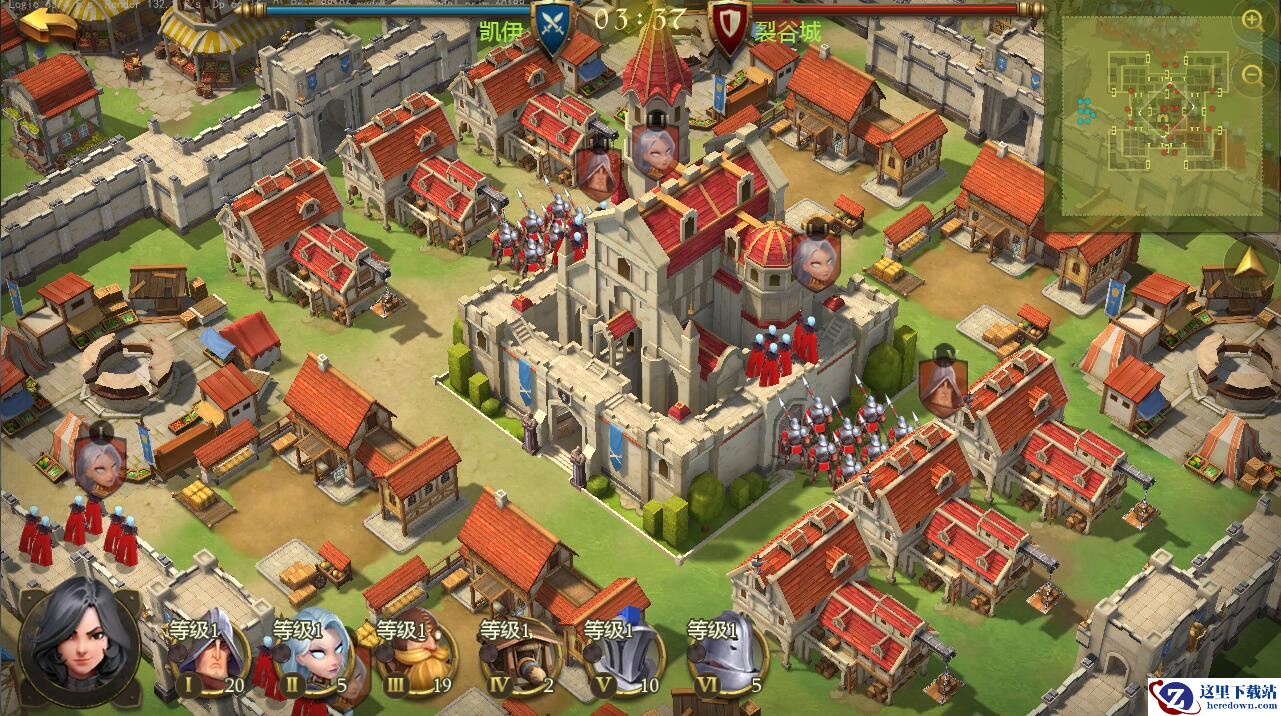Screen dimensions: 1281x716
Task: Select the dark-haired commander portrait
Action: click(x=78, y=642)
